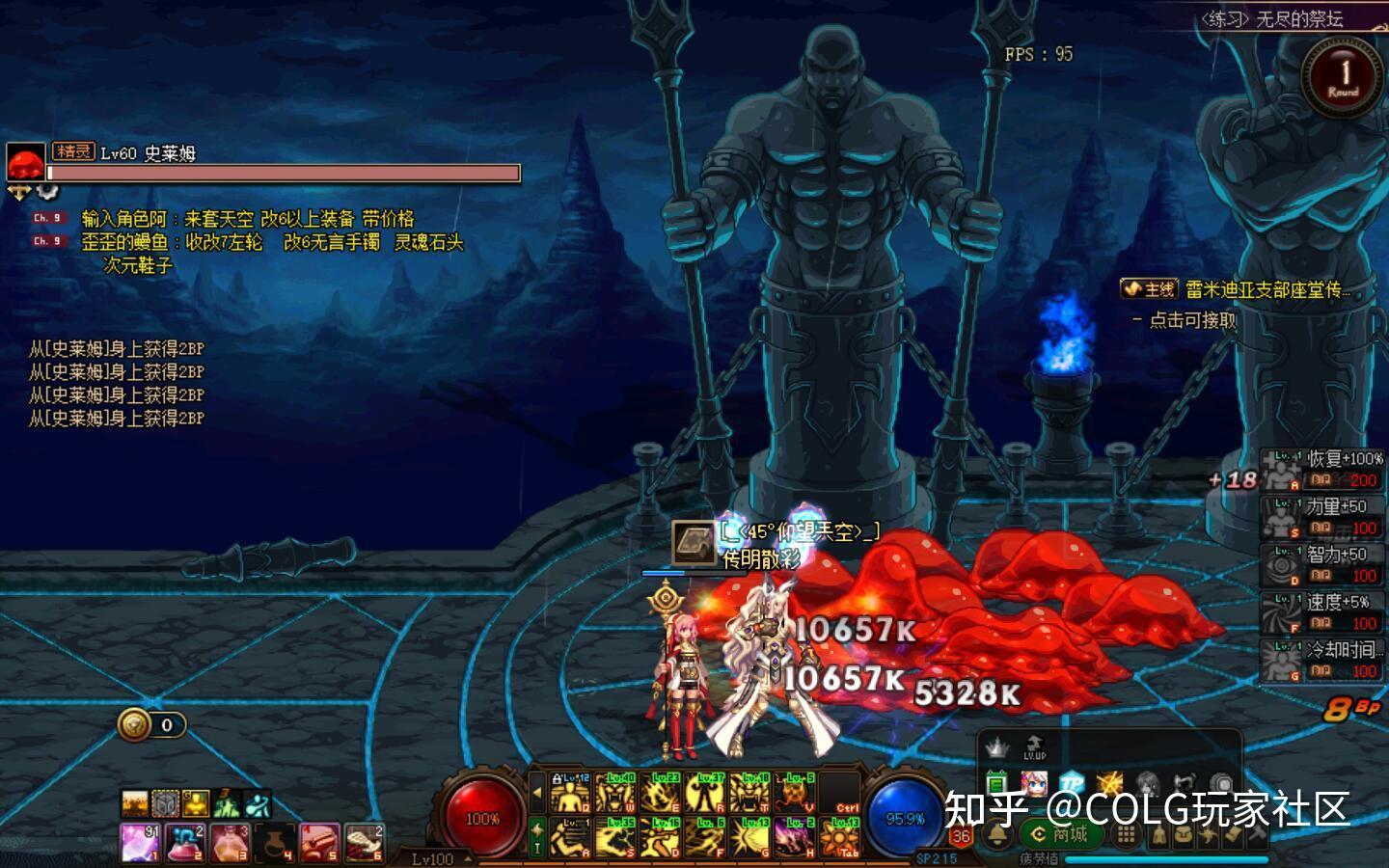
Task: Open the green calendar event icon
Action: [x=996, y=783]
